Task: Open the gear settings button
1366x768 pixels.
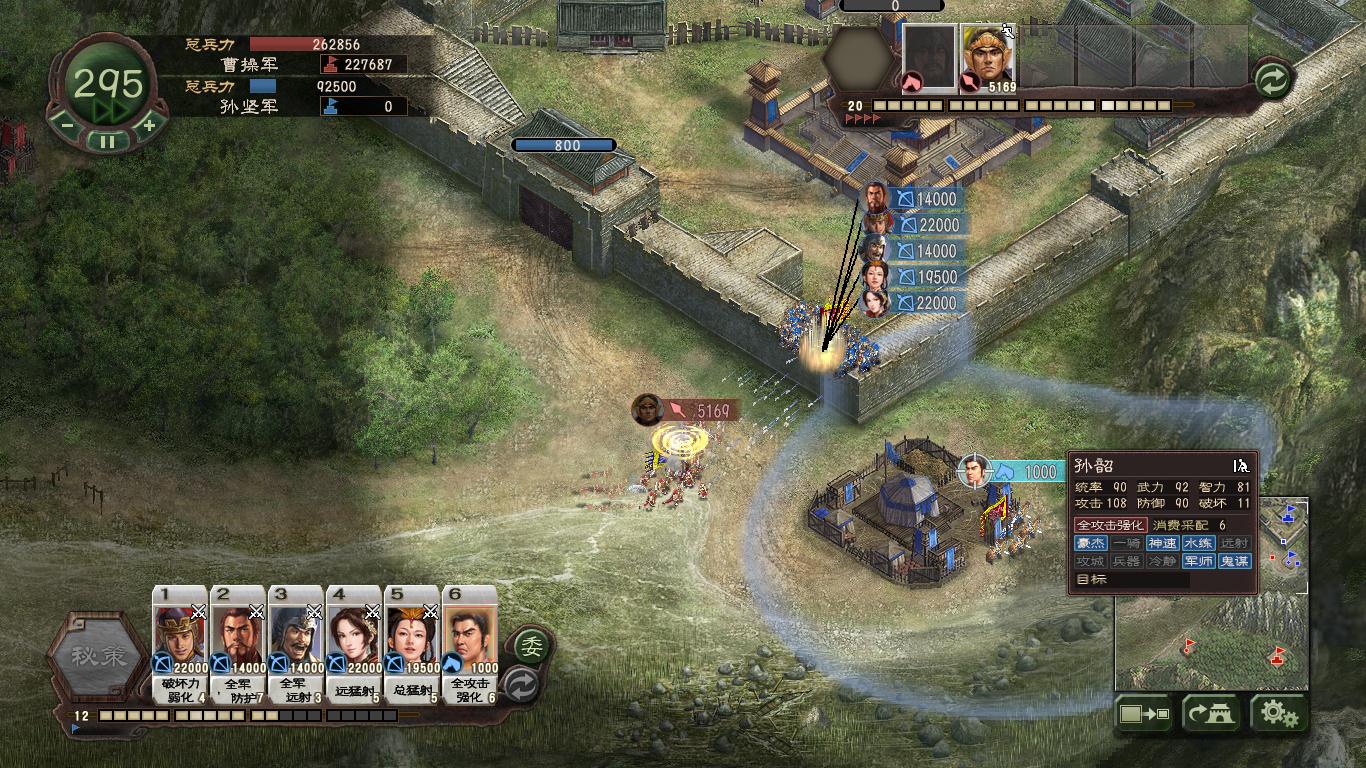Action: [1279, 714]
